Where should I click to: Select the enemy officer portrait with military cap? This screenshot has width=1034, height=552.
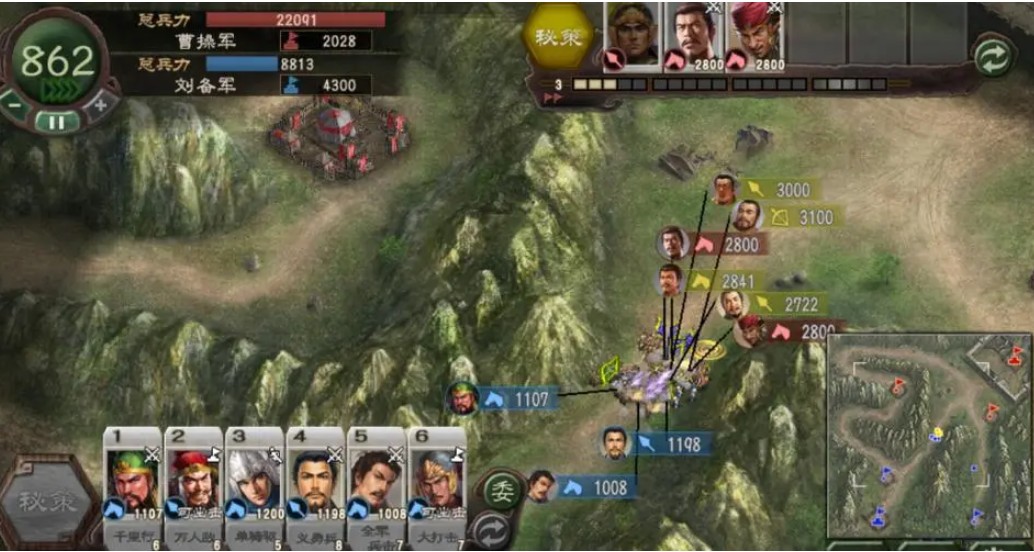[x=633, y=35]
